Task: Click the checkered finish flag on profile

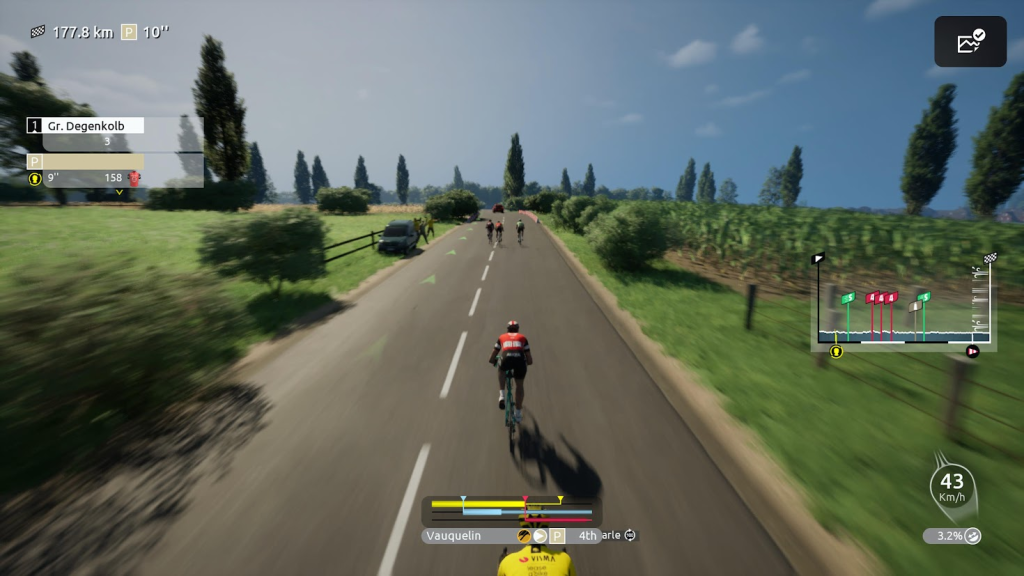Action: click(x=990, y=258)
